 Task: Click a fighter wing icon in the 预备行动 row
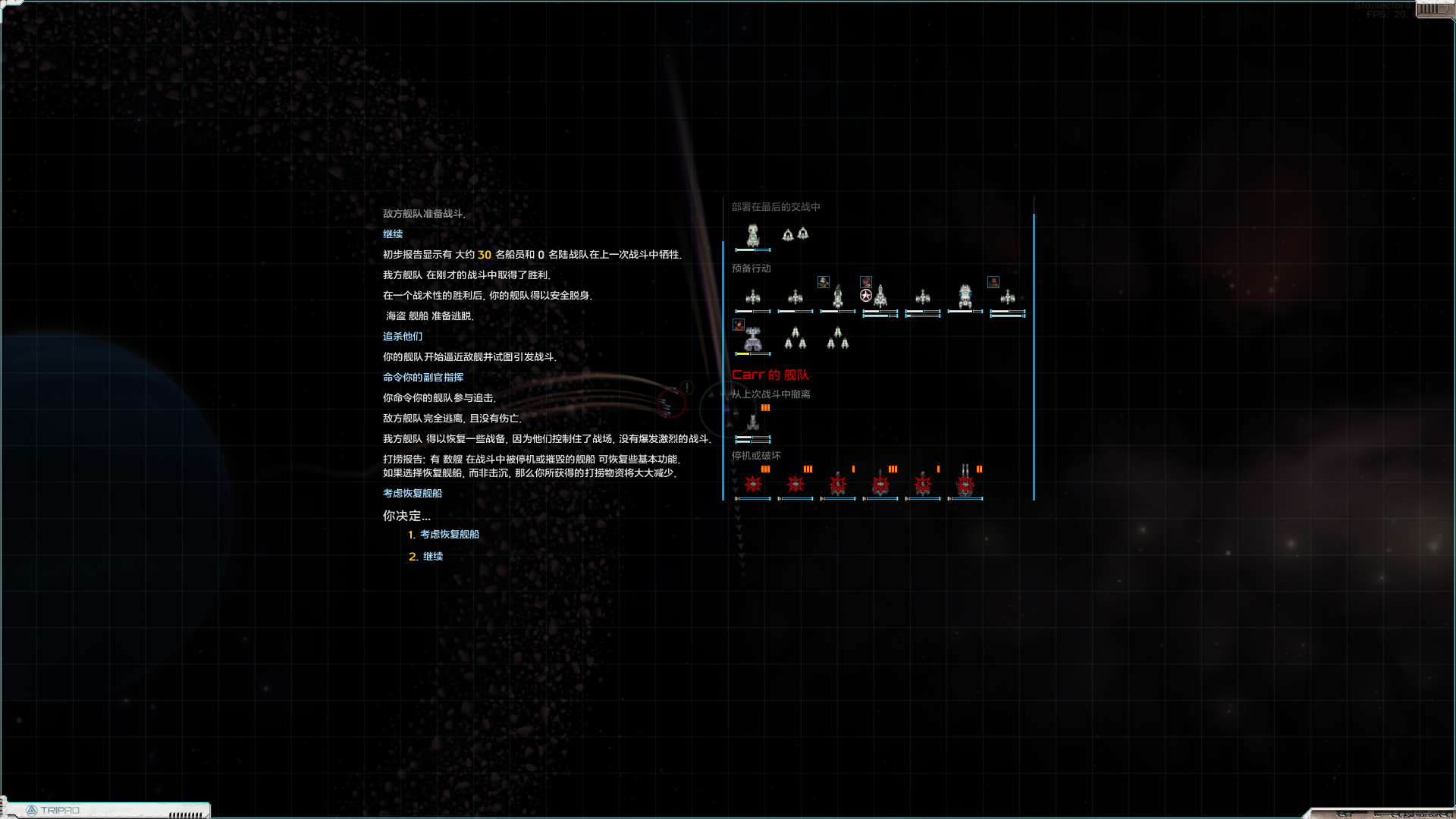tap(794, 338)
